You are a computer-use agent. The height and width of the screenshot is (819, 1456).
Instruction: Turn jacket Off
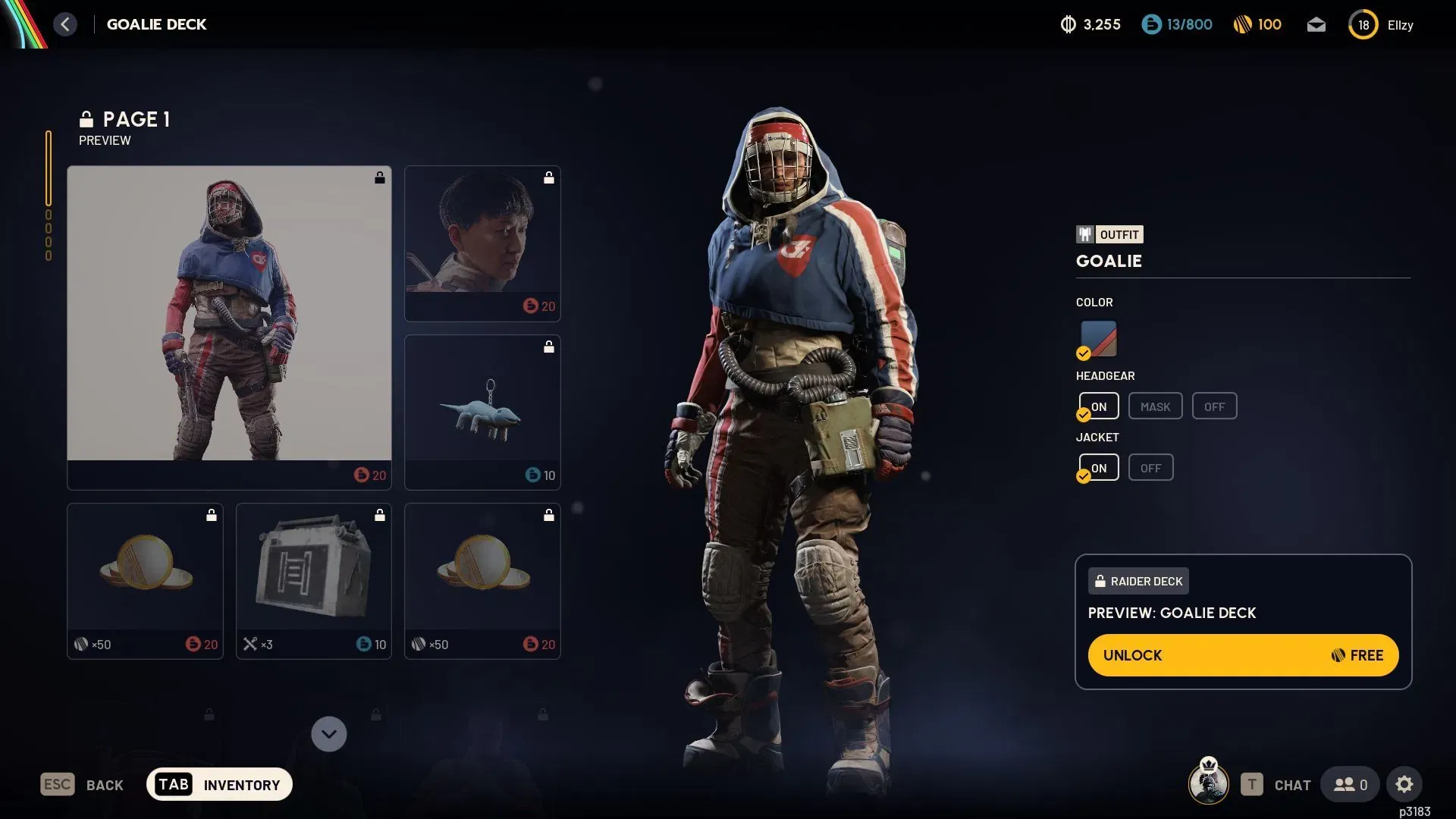pyautogui.click(x=1150, y=468)
